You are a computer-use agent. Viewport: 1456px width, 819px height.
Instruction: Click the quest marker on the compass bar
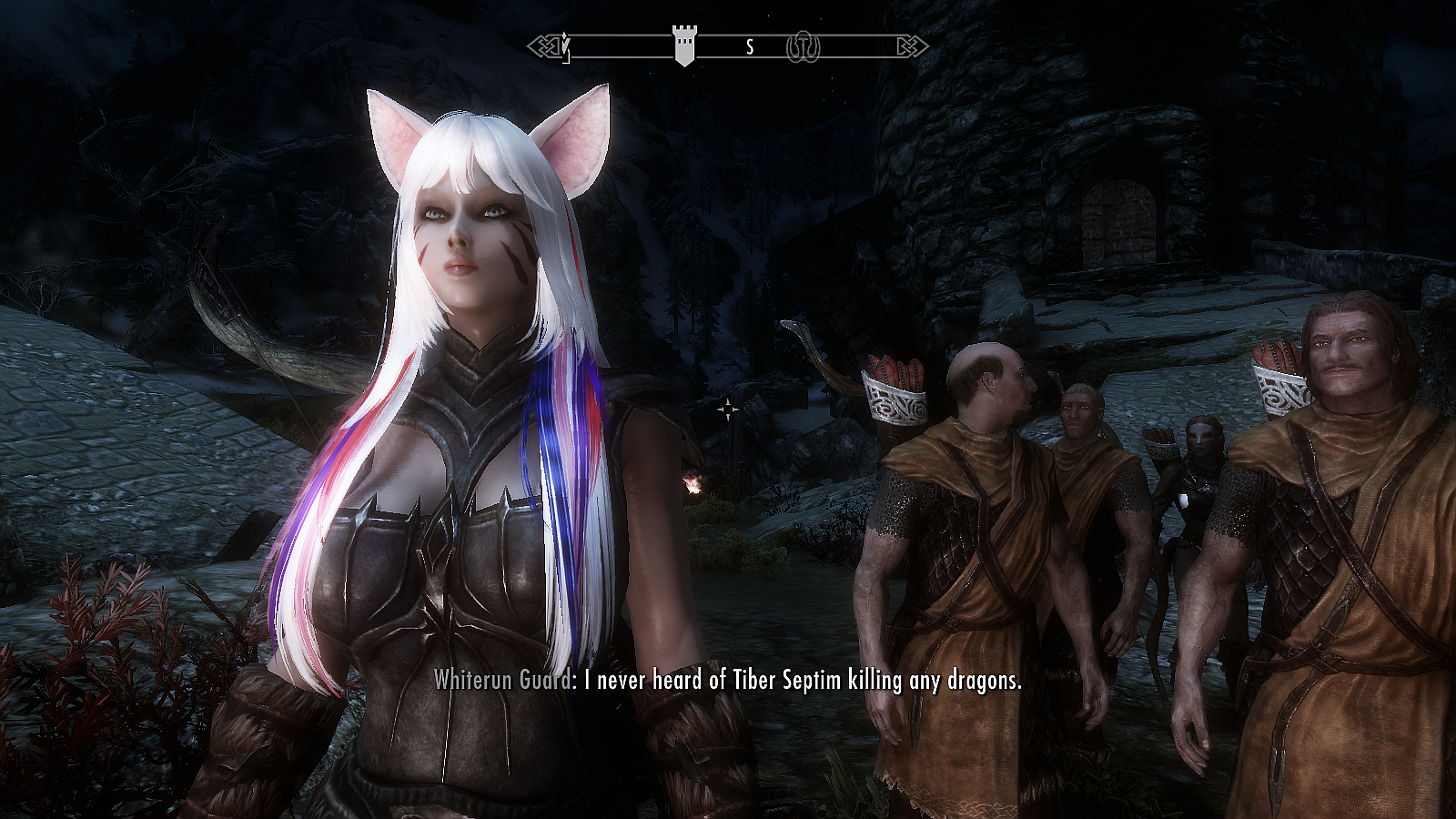coord(566,46)
